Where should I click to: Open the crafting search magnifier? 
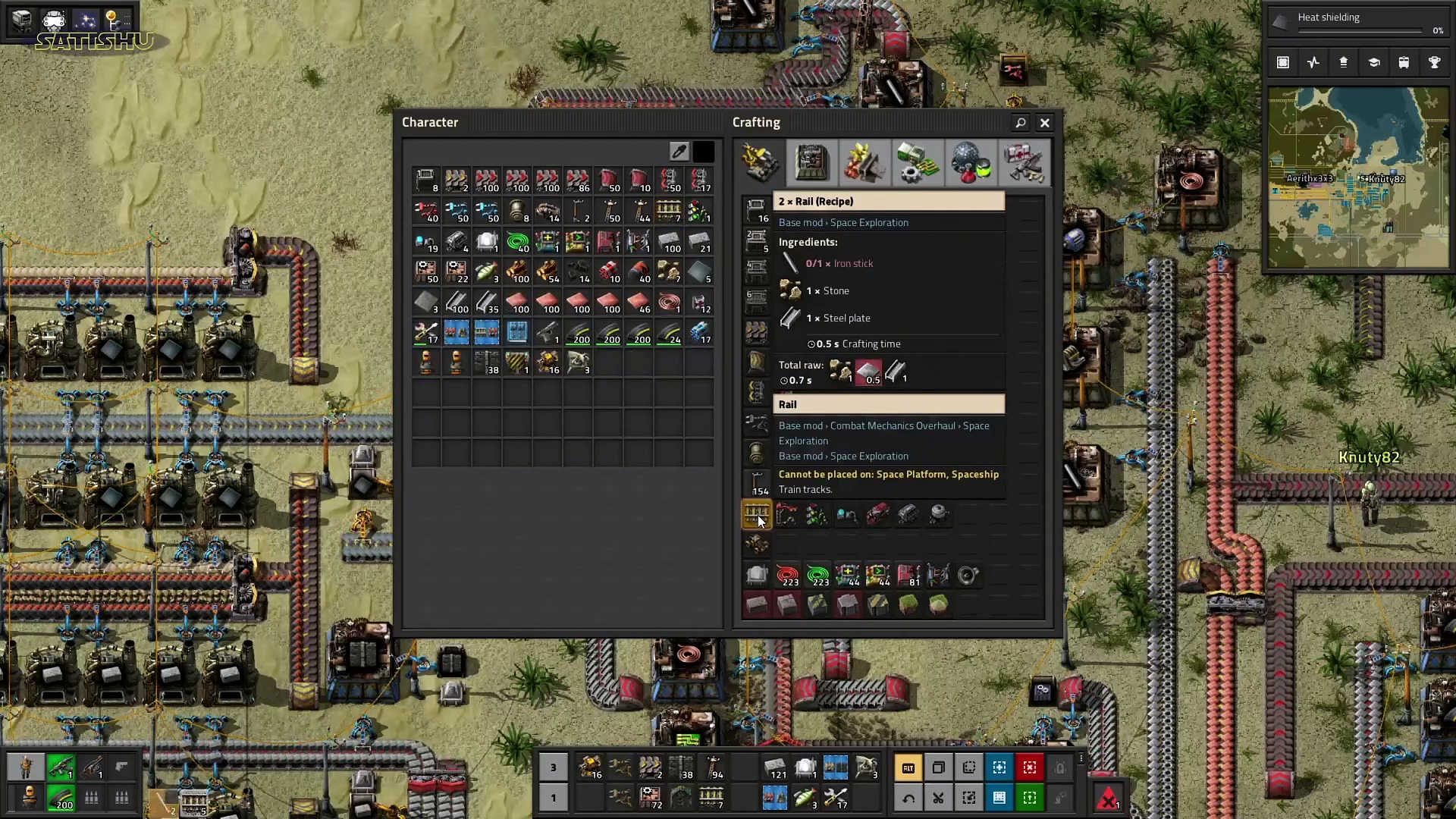[x=1020, y=123]
